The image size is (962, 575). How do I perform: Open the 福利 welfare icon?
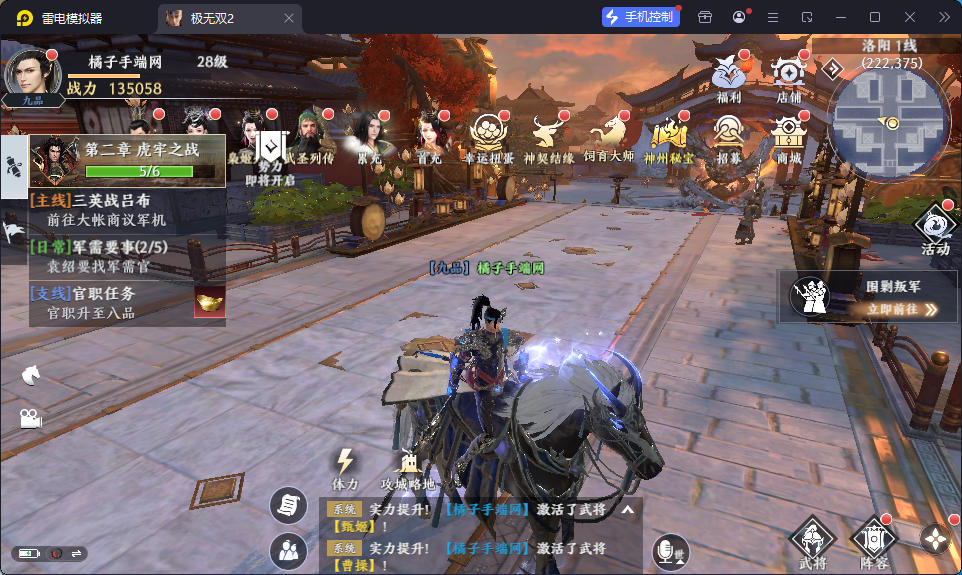click(x=729, y=76)
